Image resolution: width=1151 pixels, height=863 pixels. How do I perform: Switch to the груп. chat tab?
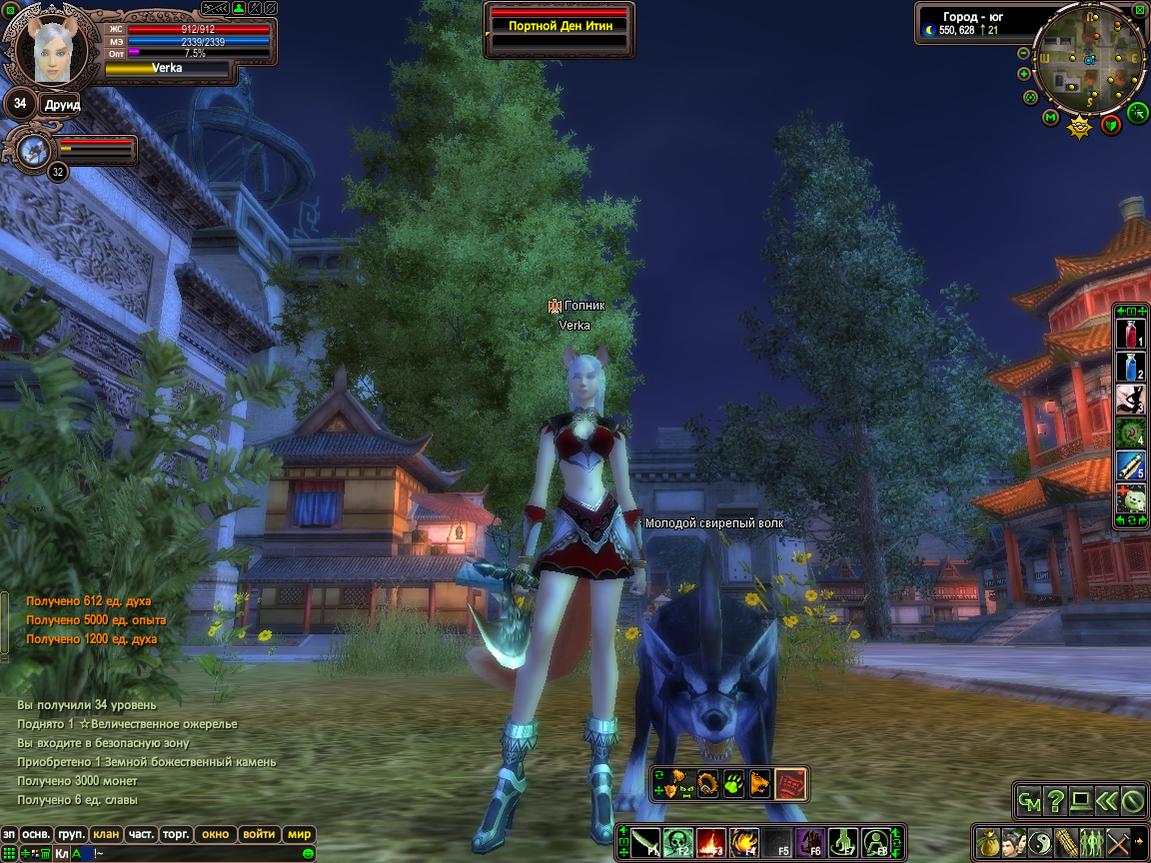[71, 834]
